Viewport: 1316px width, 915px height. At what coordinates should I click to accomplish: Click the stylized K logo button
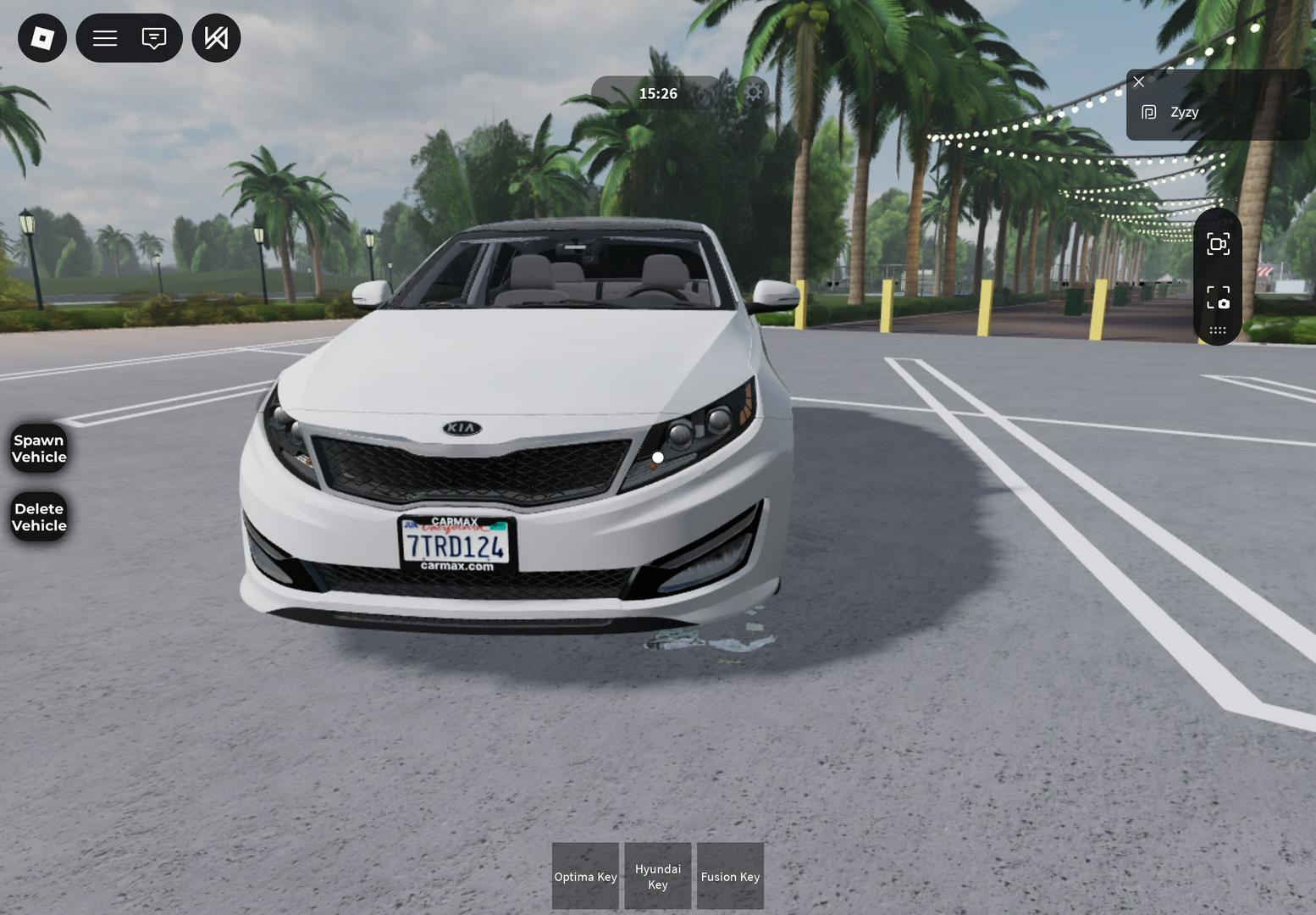(216, 38)
